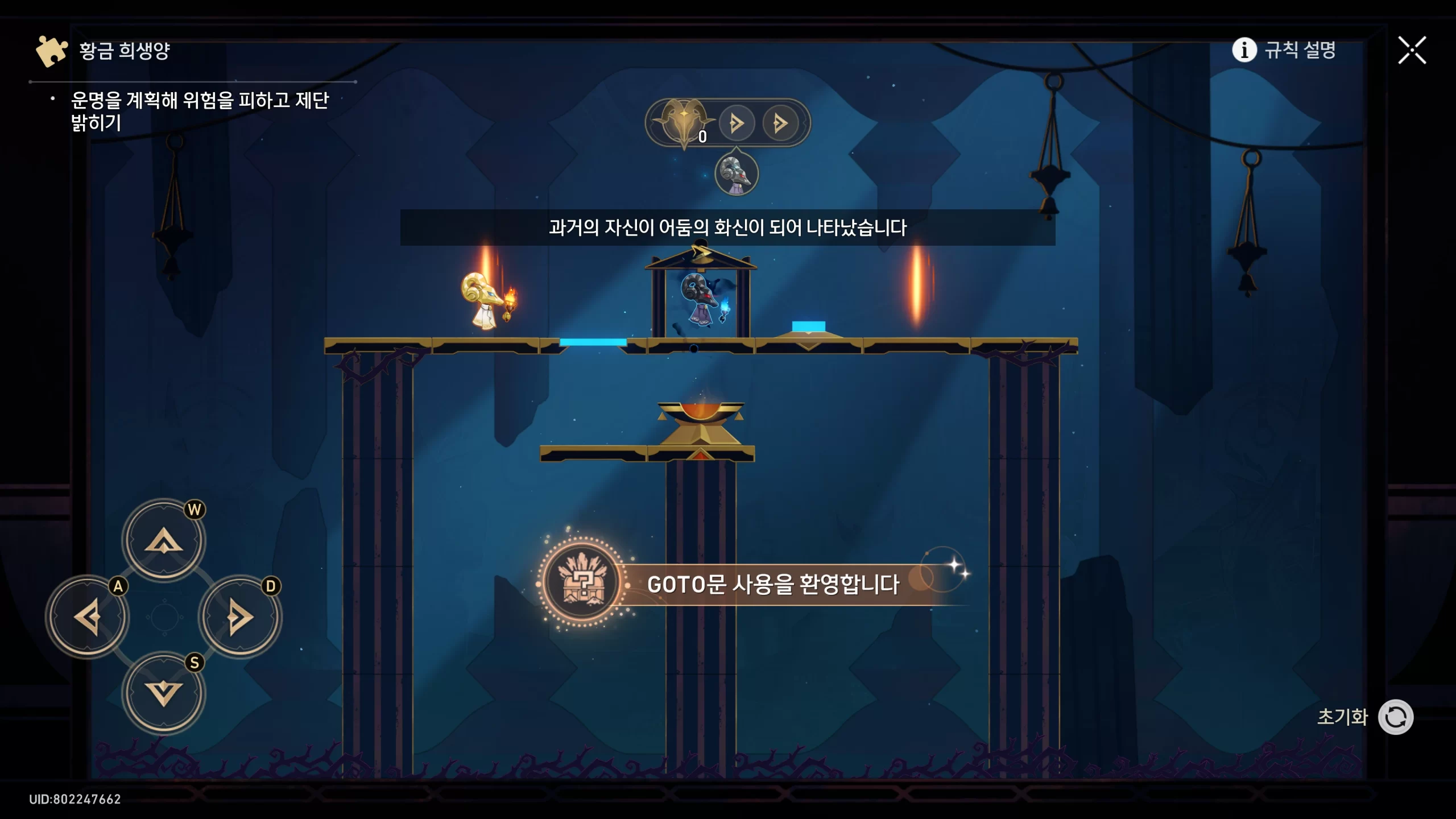
Task: Move left with the A arrow button
Action: [x=88, y=617]
